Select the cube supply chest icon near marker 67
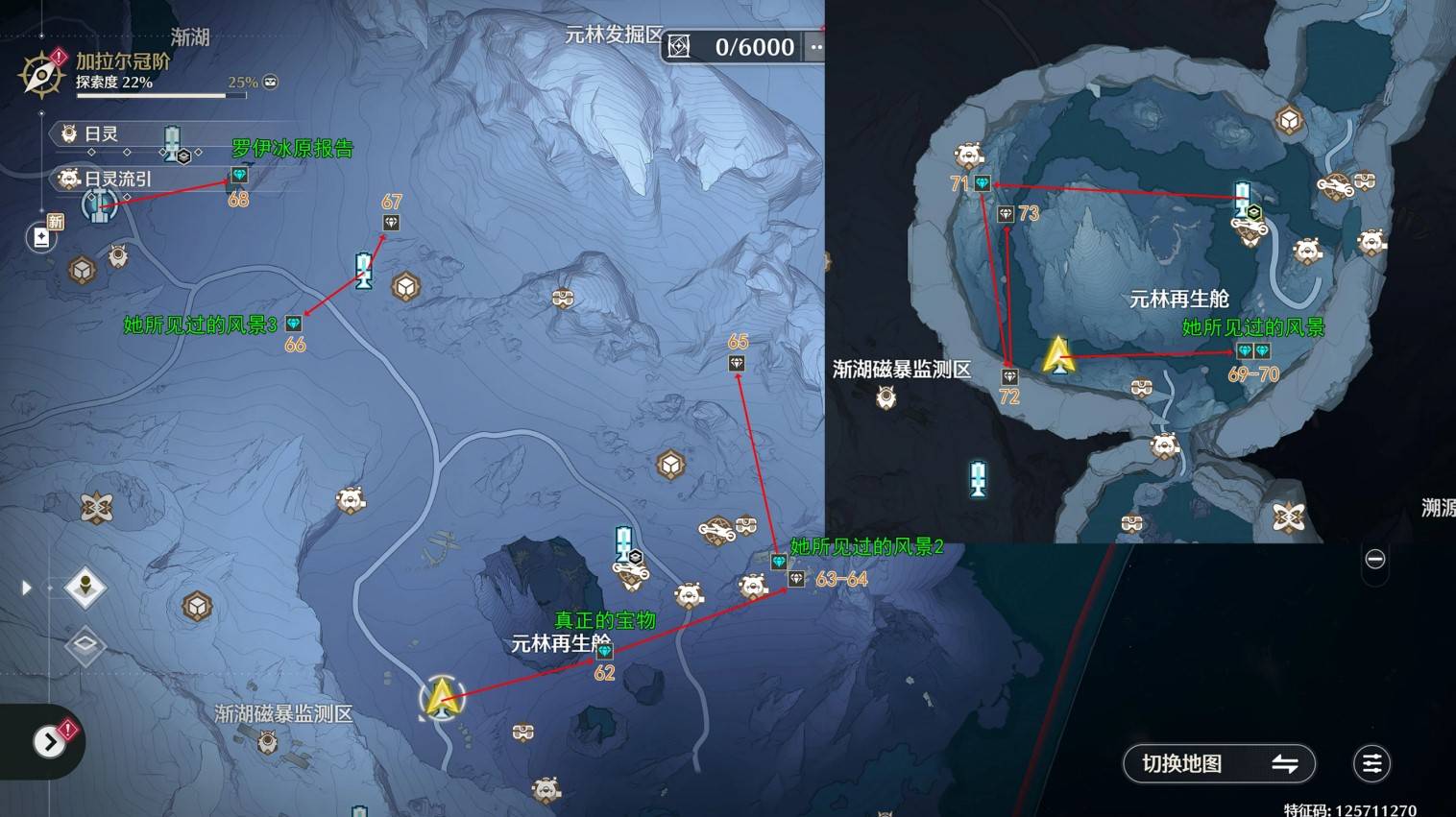1456x817 pixels. click(406, 286)
